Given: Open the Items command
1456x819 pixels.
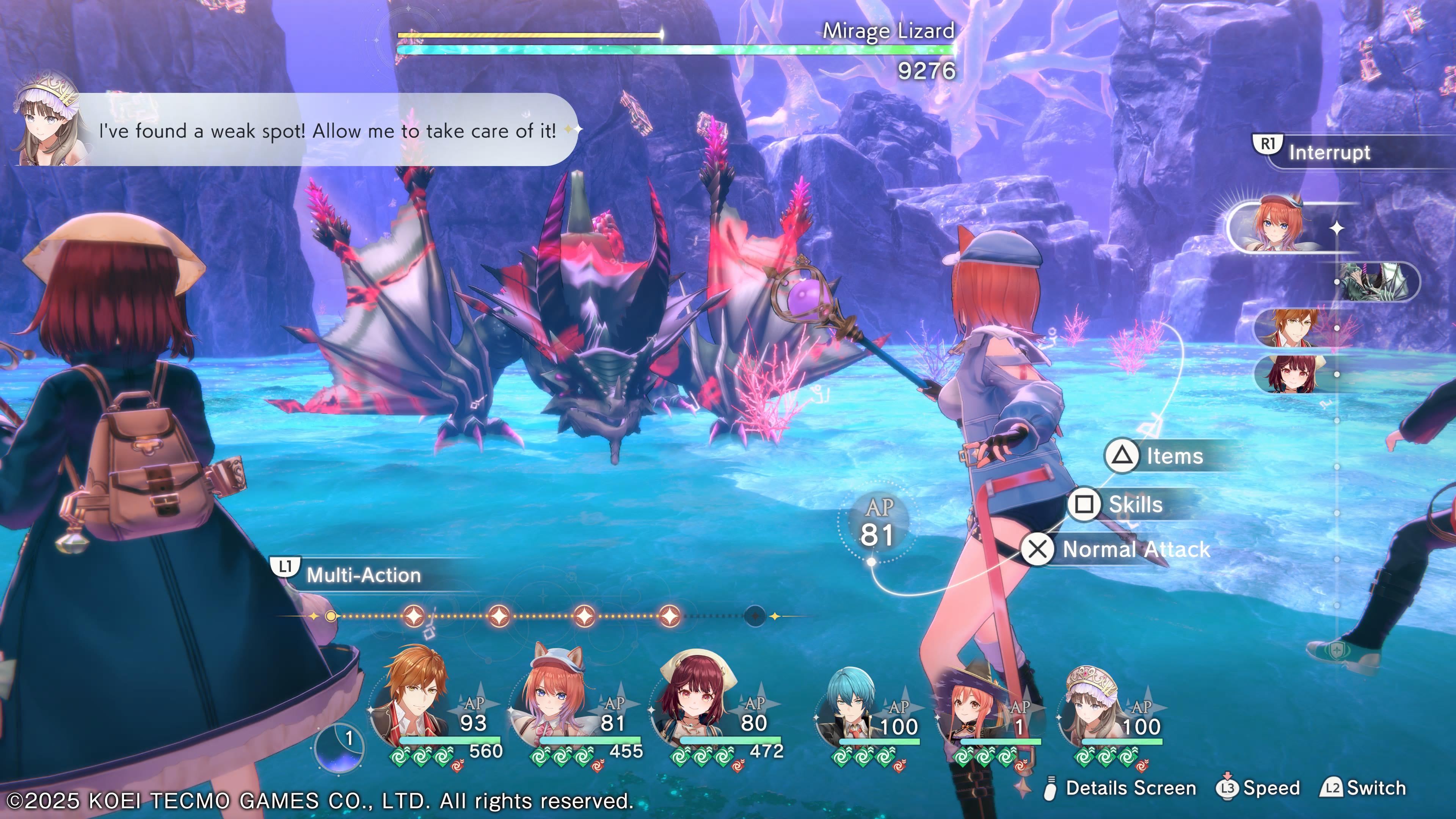Looking at the screenshot, I should point(1173,456).
